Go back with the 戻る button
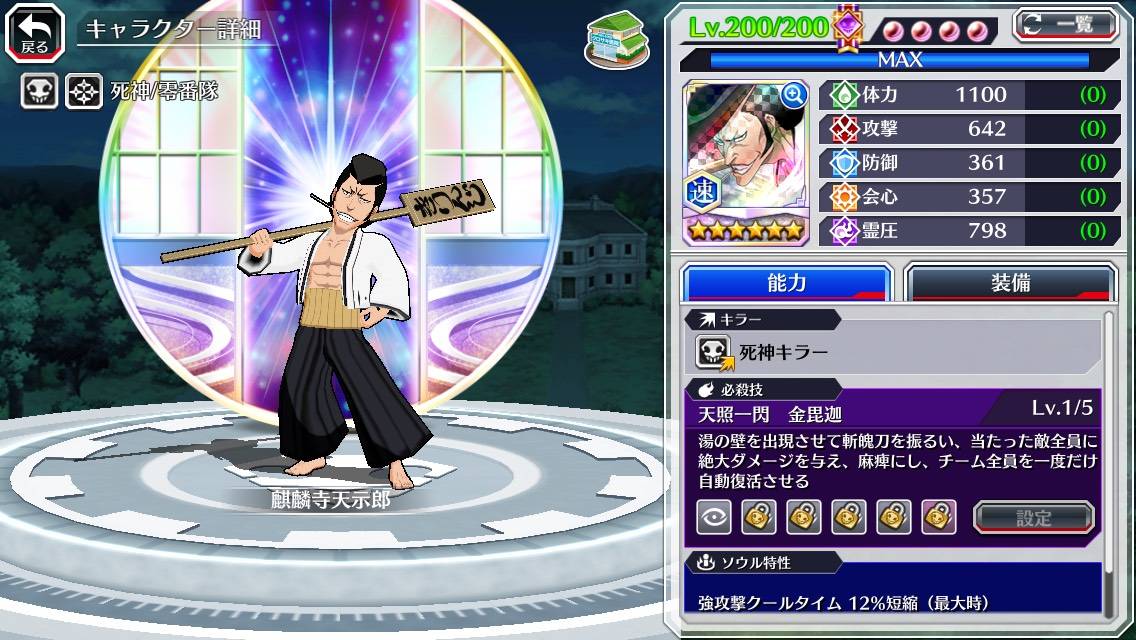Viewport: 1136px width, 640px height. click(x=34, y=31)
